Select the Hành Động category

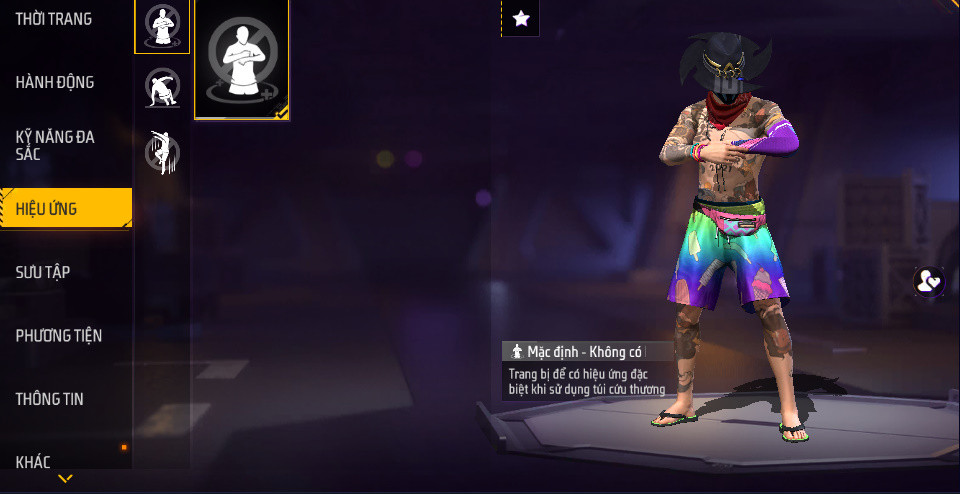(55, 82)
